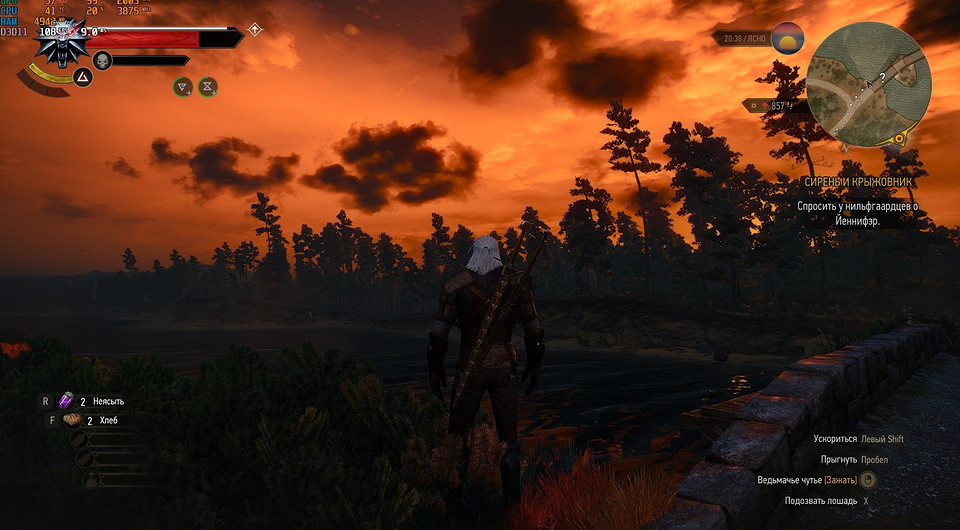Inspect the downward-triangle buff icon
The width and height of the screenshot is (960, 530).
[x=183, y=87]
